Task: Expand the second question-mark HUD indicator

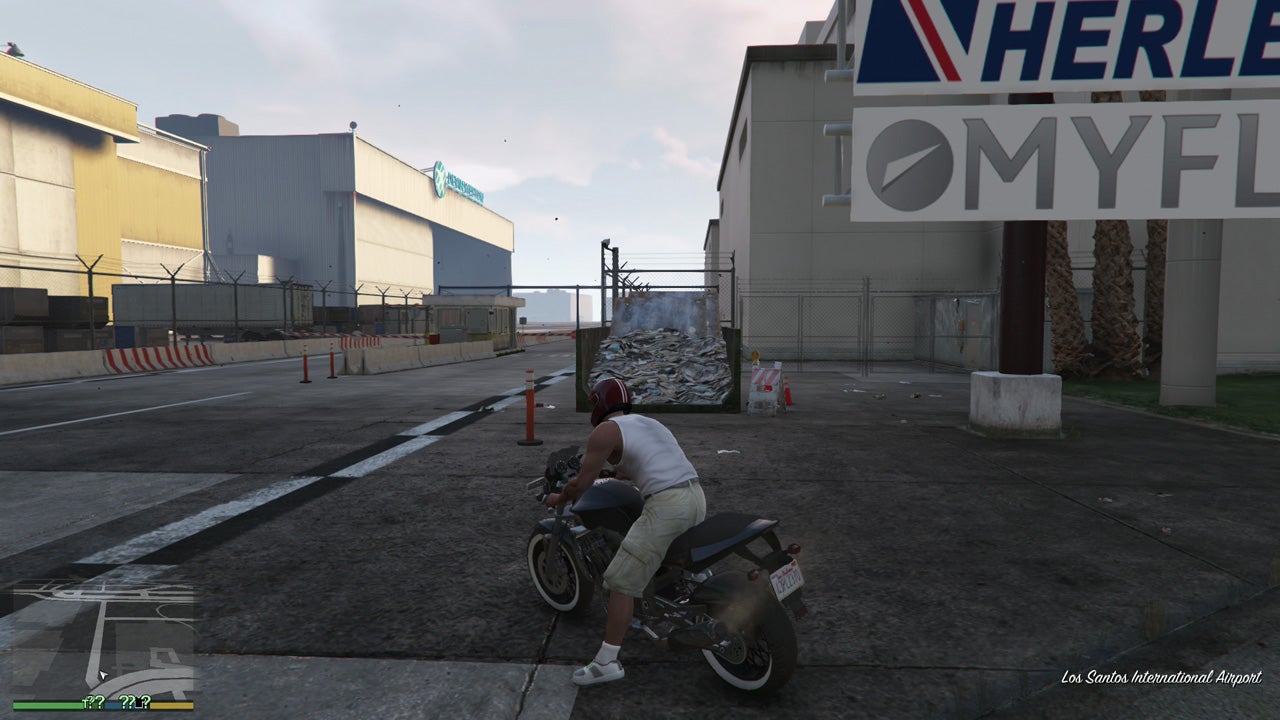Action: pyautogui.click(x=127, y=704)
